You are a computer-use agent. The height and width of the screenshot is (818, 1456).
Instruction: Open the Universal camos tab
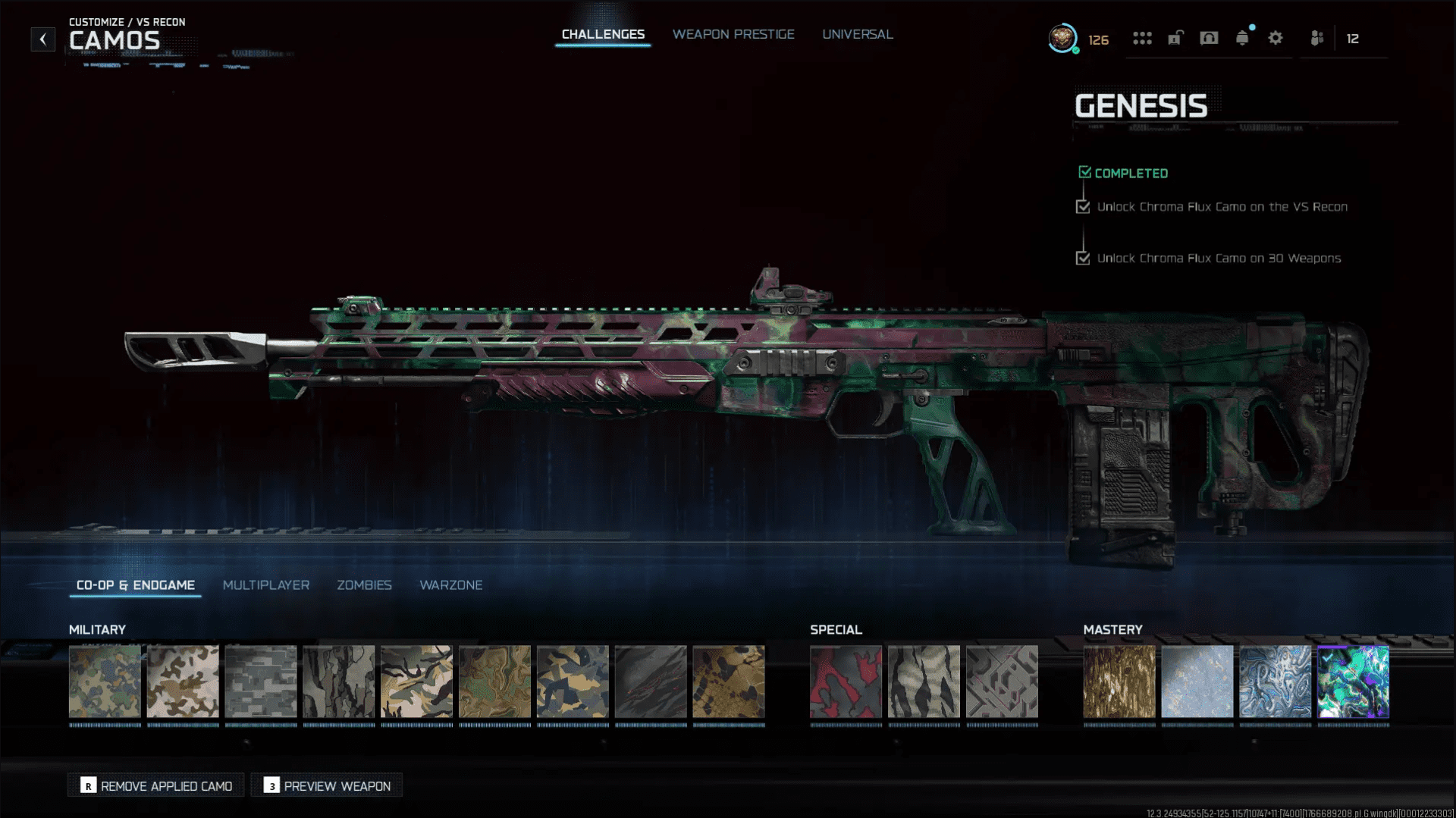pyautogui.click(x=858, y=34)
